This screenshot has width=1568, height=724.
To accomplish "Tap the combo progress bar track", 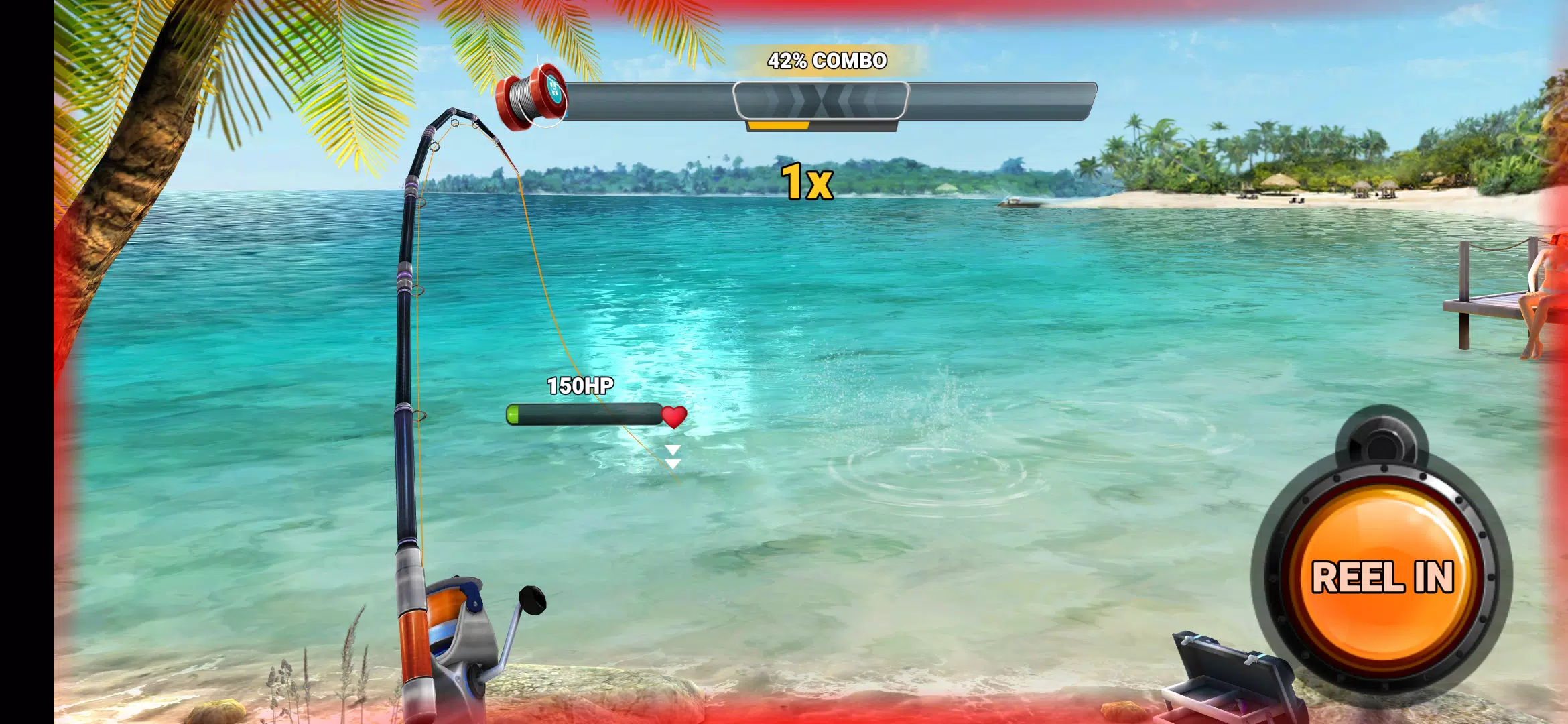I will [992, 101].
